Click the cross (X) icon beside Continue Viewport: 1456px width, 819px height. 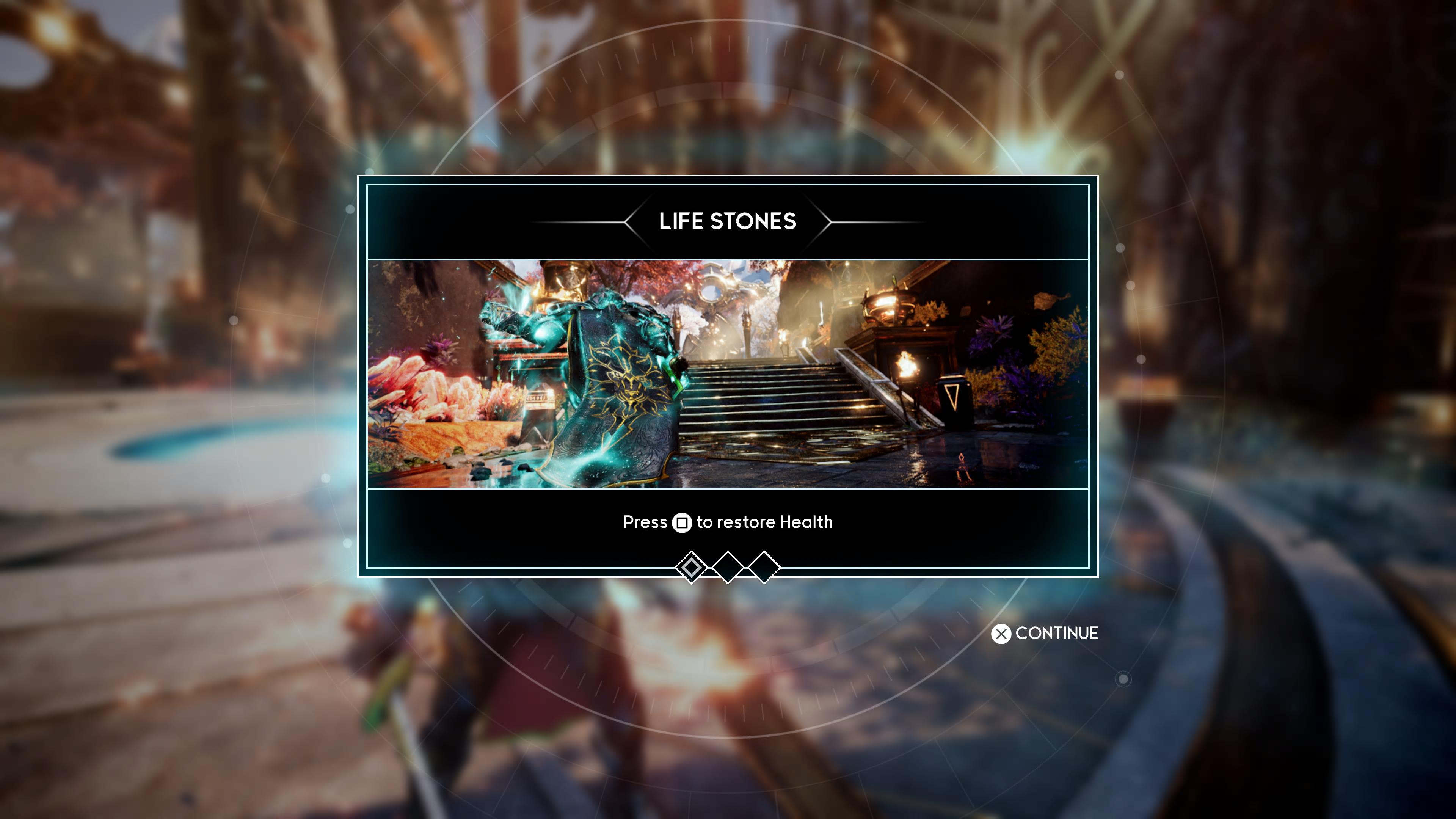pos(1001,634)
